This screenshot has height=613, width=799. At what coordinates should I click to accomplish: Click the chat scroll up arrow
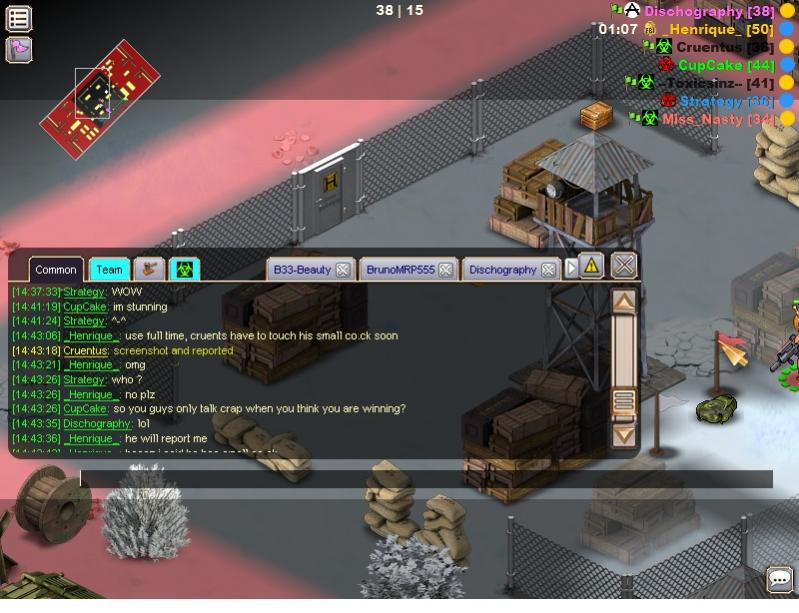(x=623, y=300)
